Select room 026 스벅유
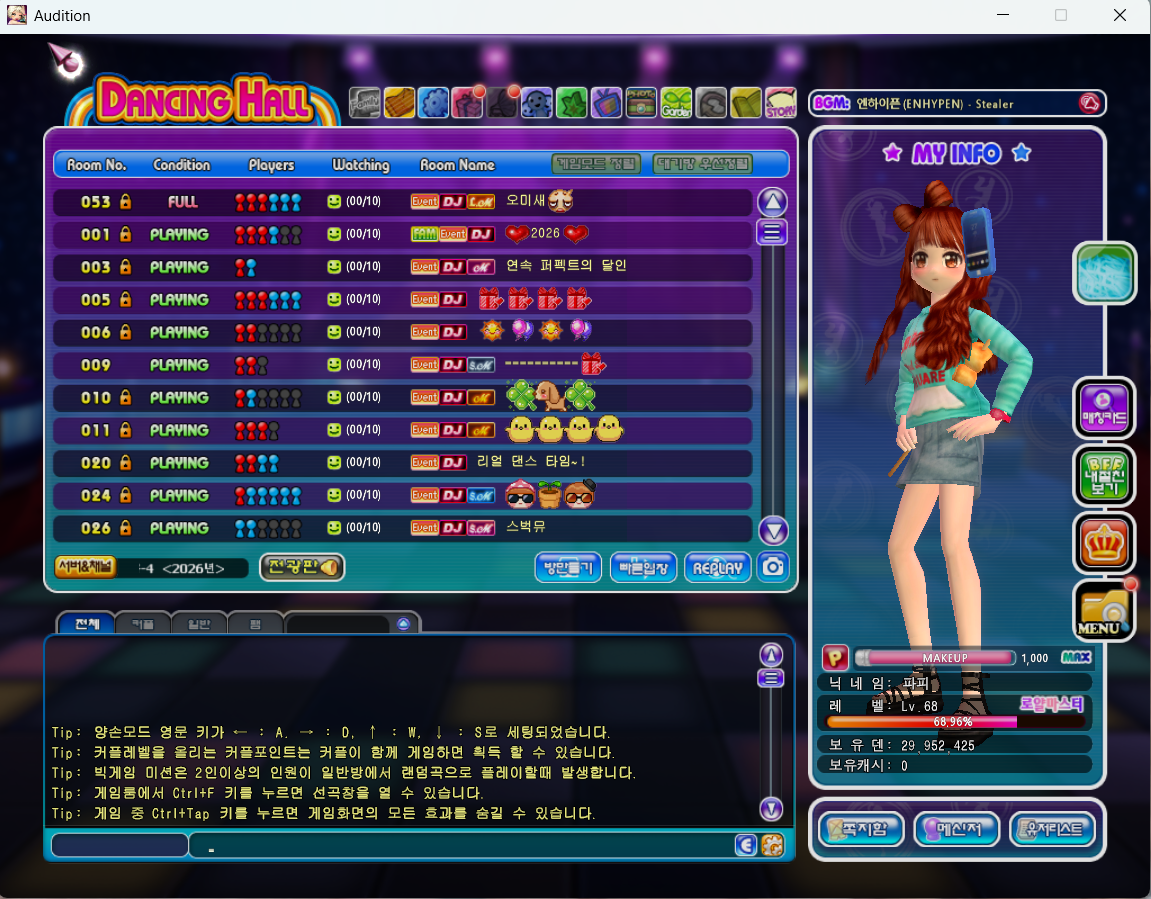The image size is (1151, 899). tap(400, 528)
